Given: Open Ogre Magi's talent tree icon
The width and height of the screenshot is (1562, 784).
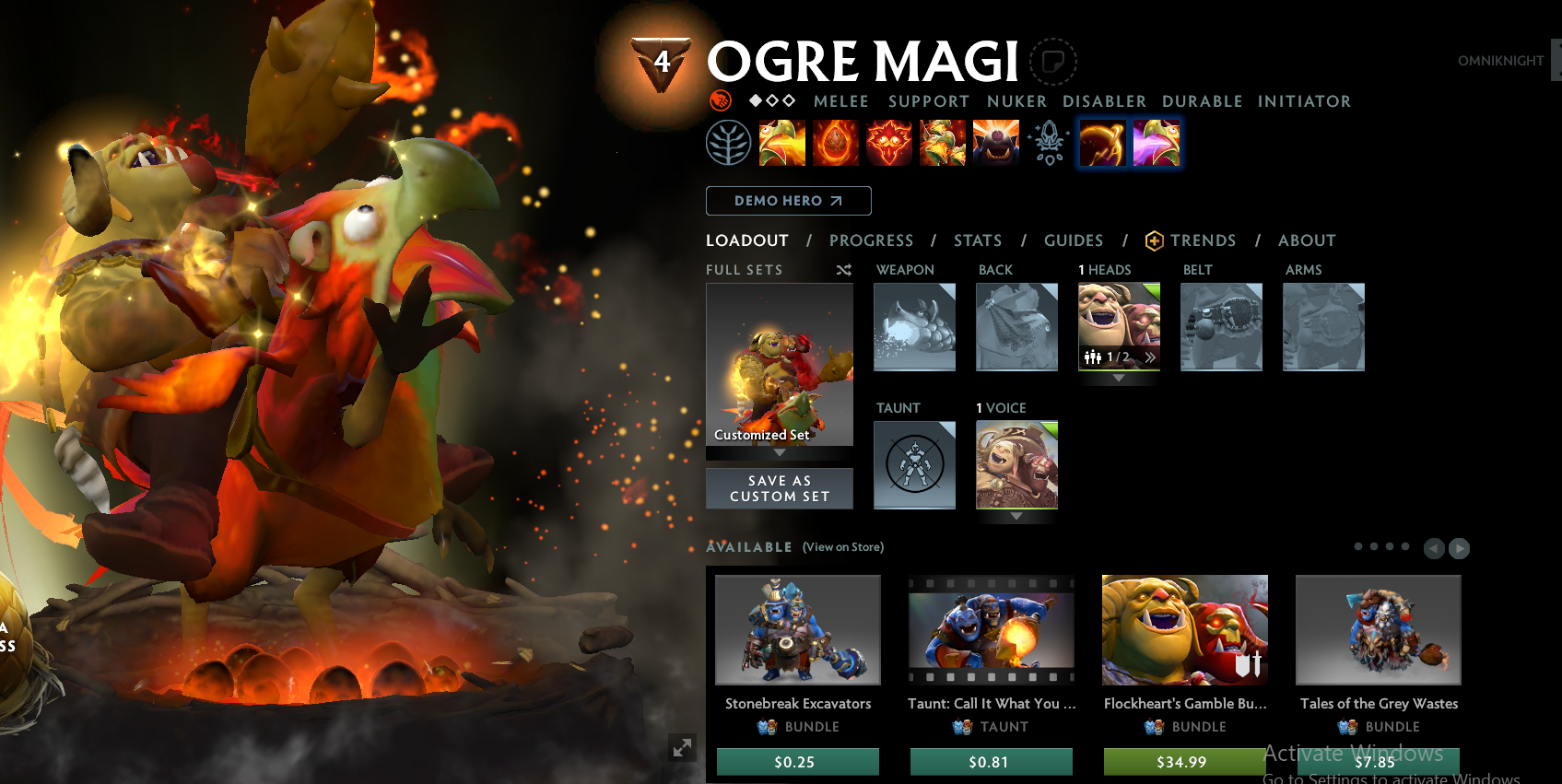Looking at the screenshot, I should pos(729,143).
